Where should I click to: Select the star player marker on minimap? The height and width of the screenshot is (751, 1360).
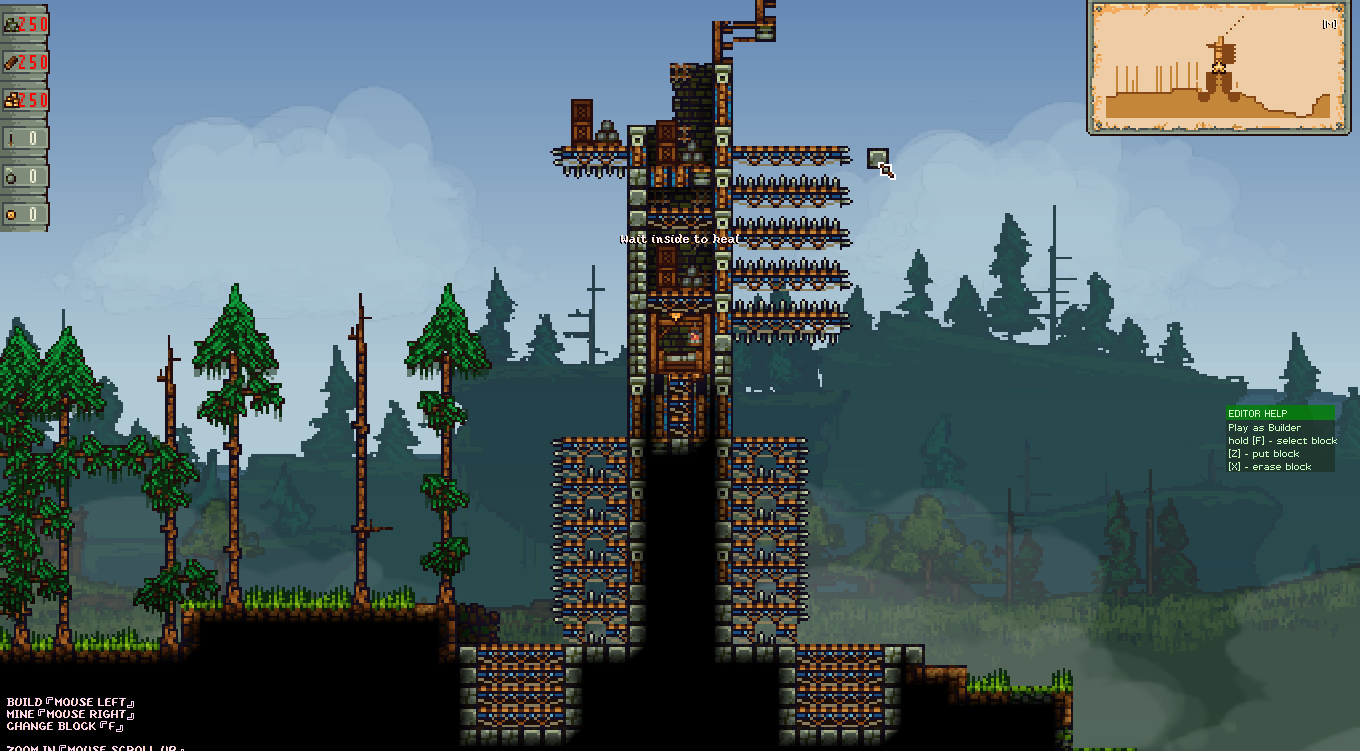coord(1219,68)
